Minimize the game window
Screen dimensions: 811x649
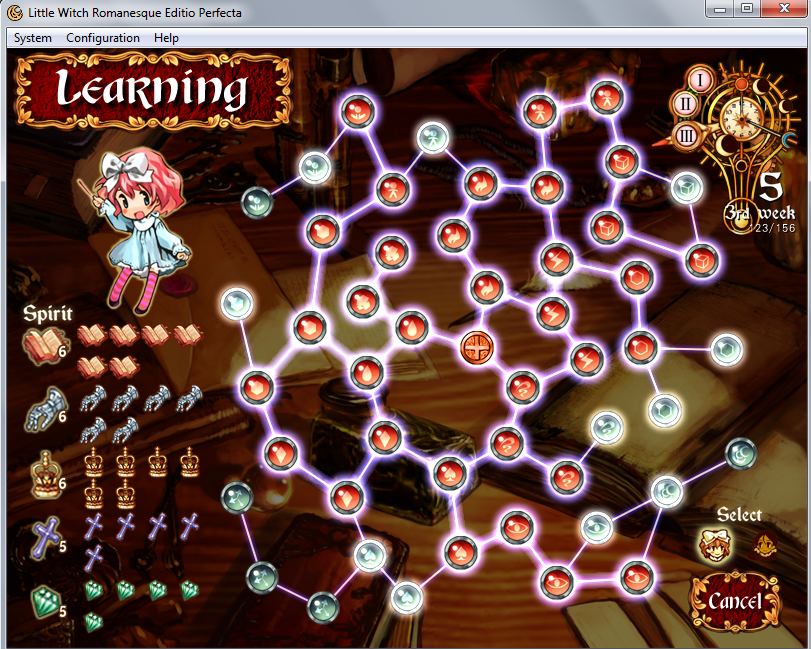[x=717, y=9]
